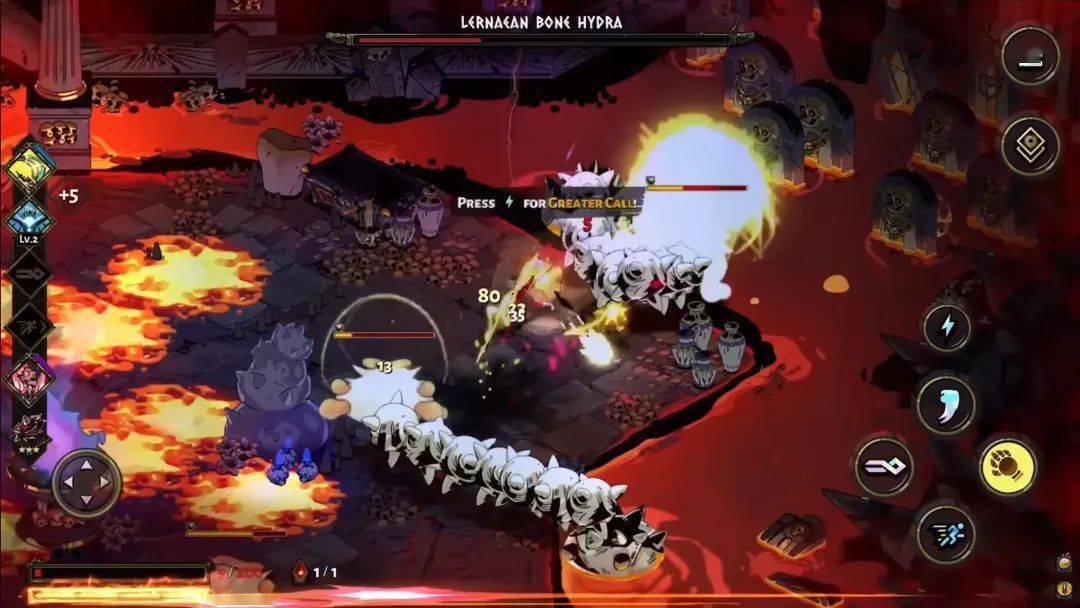Expand the +5 additional boons indicator
Screen dimensions: 1080x608
(x=68, y=196)
